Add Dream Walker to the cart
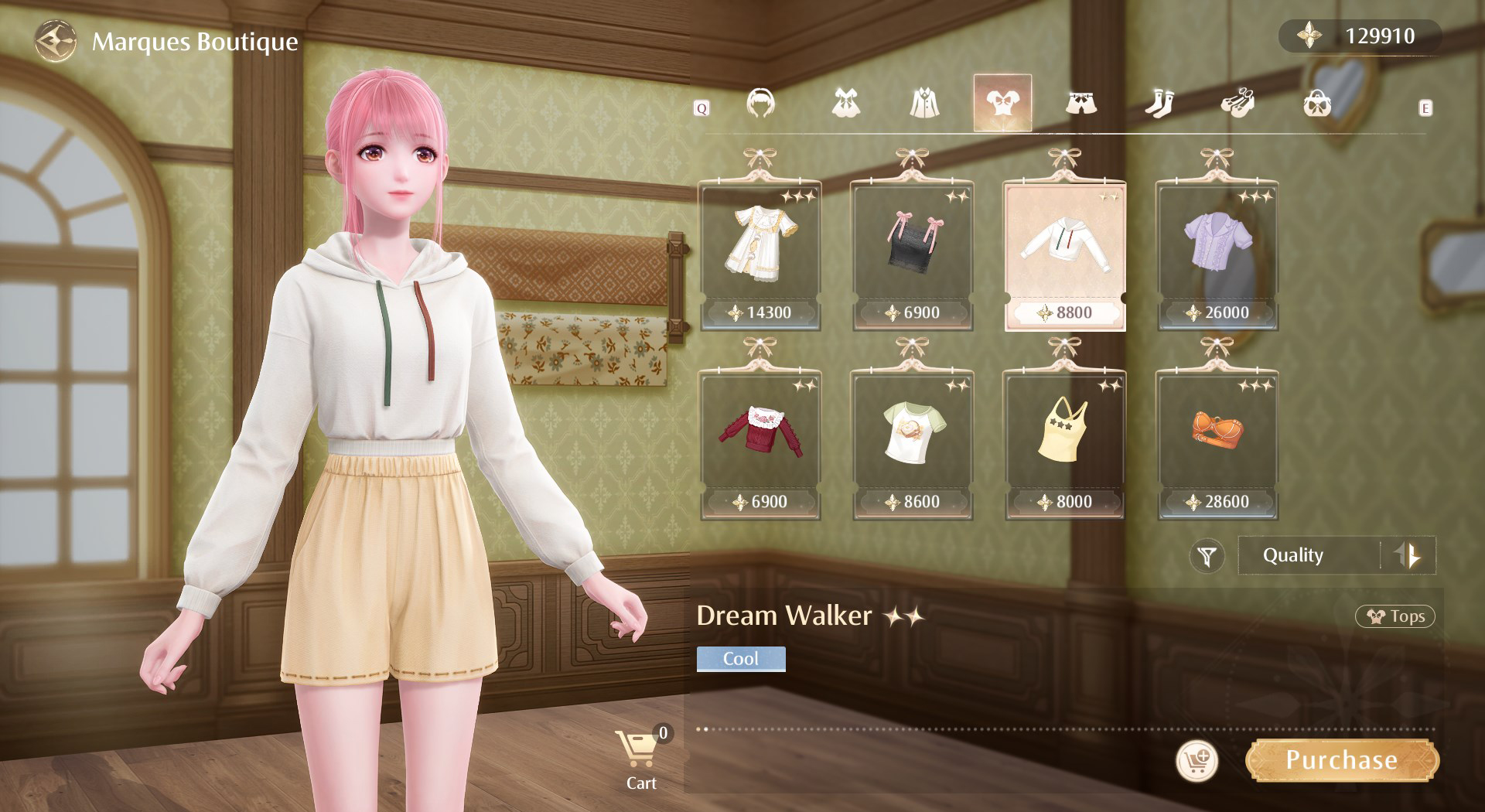Viewport: 1485px width, 812px height. (1197, 761)
